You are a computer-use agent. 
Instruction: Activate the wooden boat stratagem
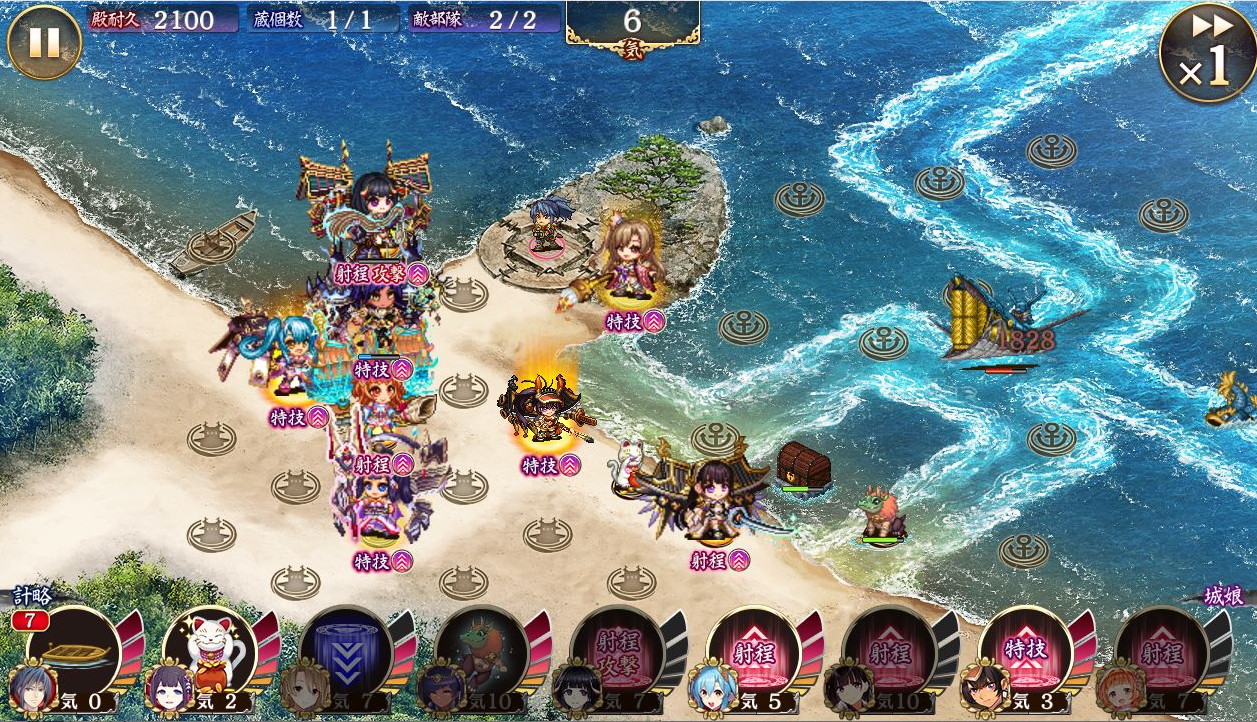(x=74, y=652)
